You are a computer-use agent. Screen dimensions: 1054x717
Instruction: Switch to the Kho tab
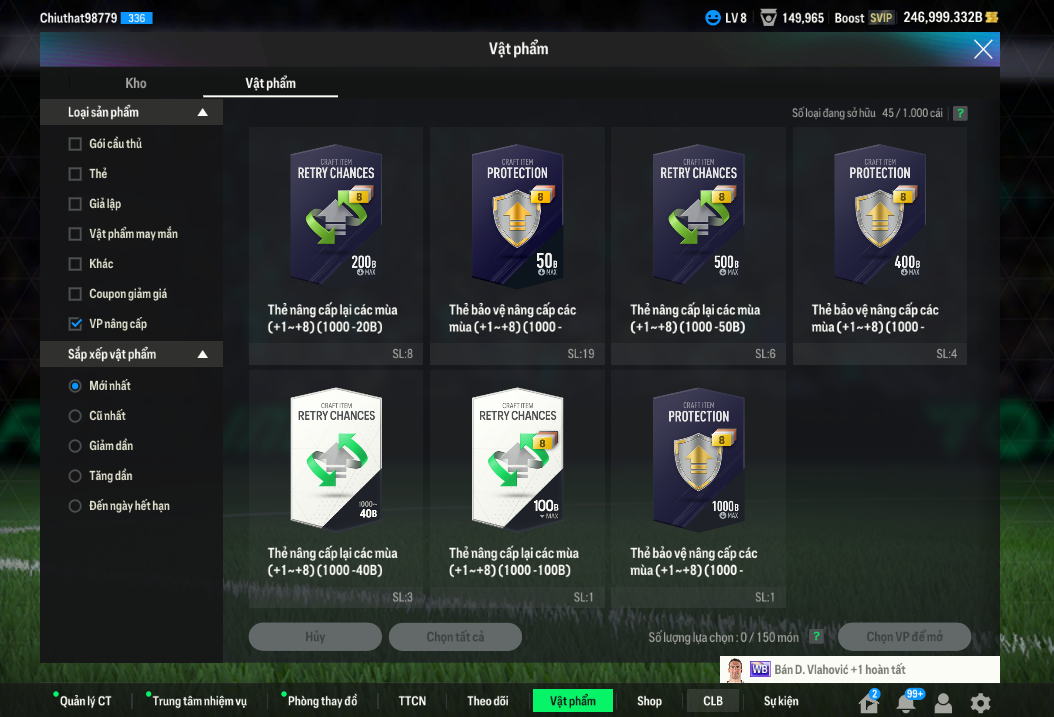(136, 83)
